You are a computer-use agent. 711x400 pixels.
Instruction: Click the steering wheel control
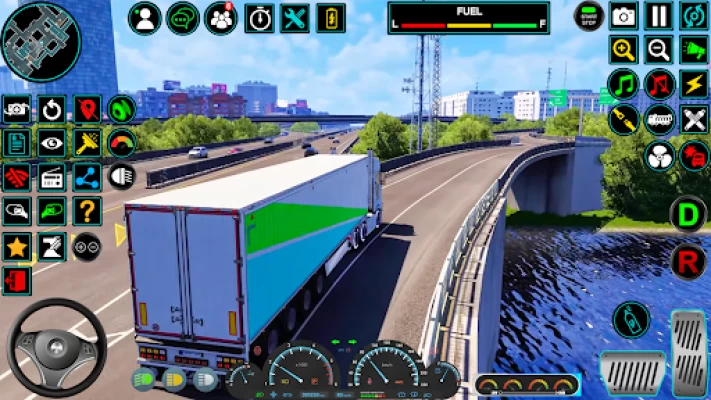tap(56, 347)
